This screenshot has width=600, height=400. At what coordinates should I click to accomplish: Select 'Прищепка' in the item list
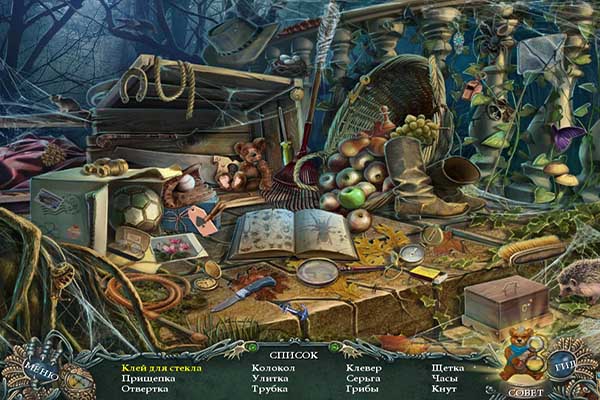coord(148,379)
